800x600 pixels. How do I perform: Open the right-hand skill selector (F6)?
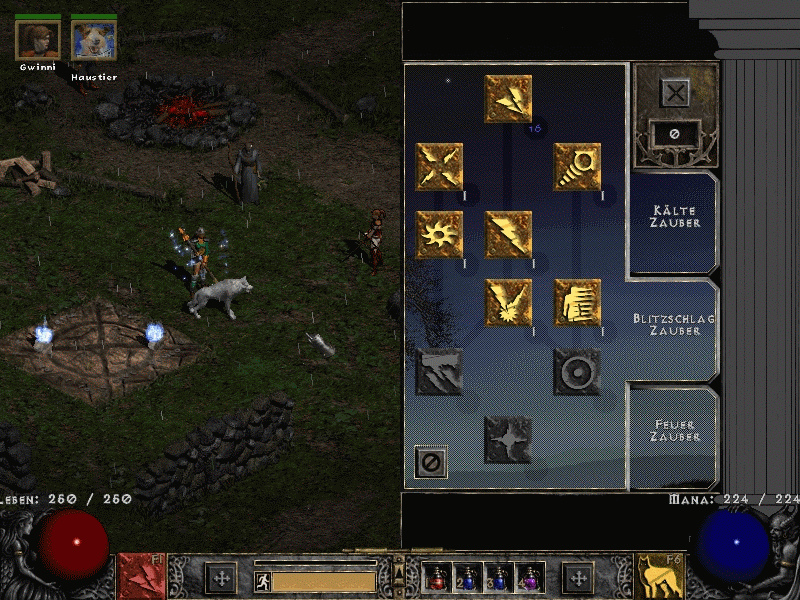pos(660,577)
